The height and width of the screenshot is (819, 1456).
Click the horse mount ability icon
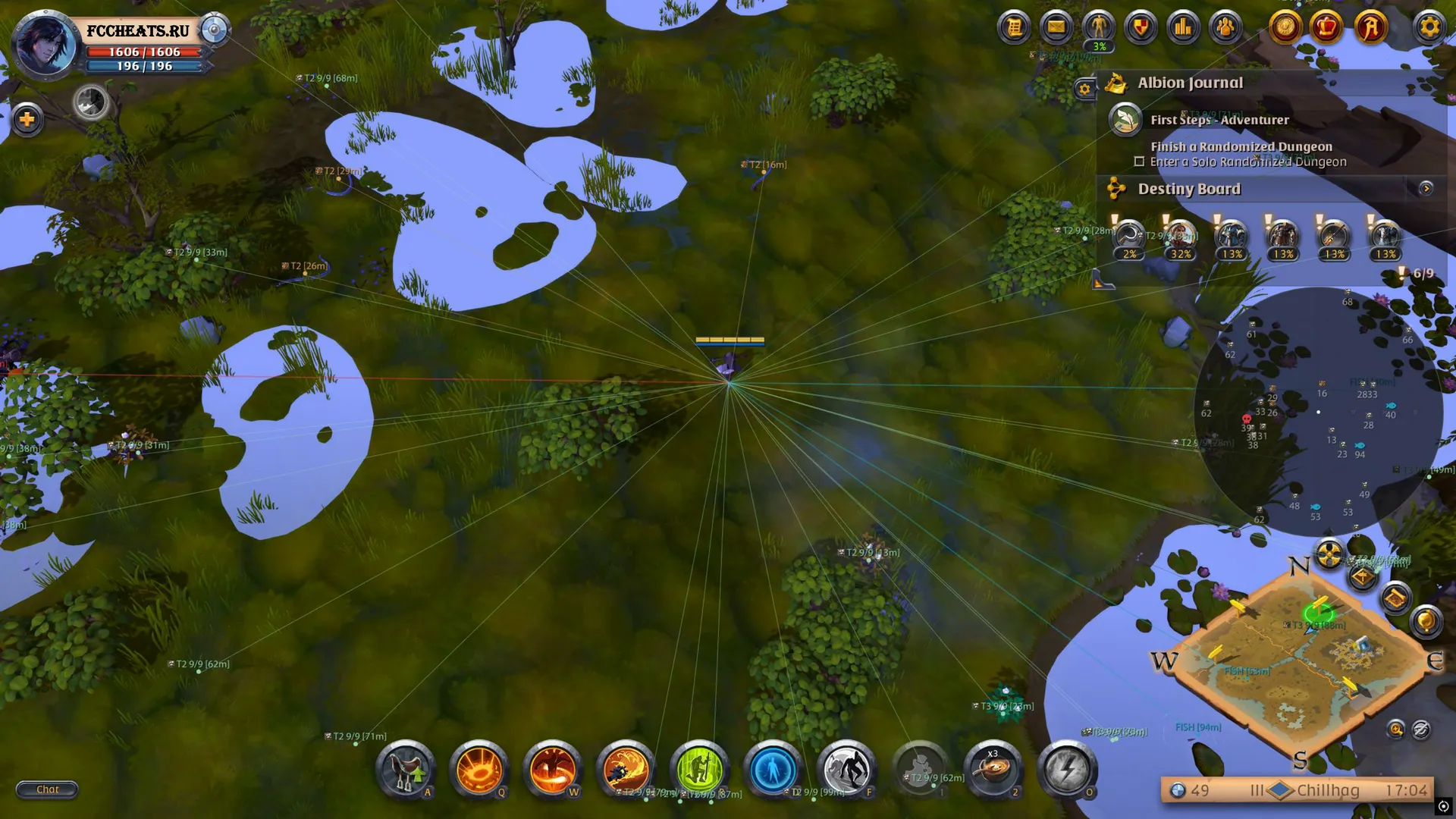406,769
